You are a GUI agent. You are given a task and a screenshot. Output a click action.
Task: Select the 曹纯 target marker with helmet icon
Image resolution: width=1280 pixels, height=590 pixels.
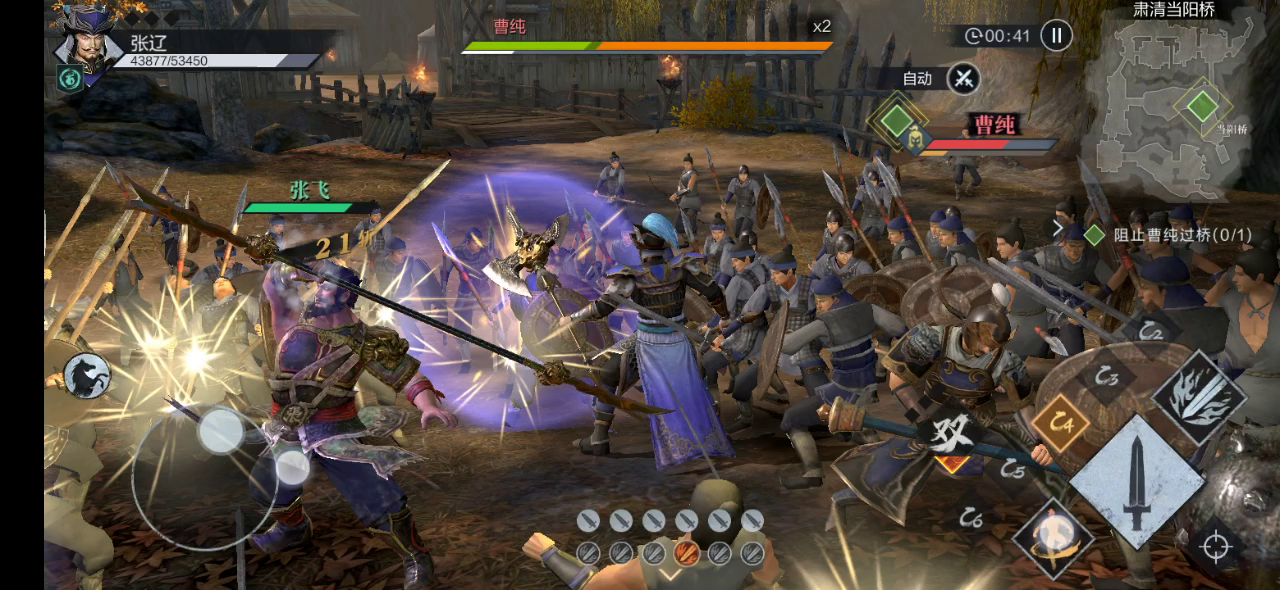pyautogui.click(x=914, y=141)
